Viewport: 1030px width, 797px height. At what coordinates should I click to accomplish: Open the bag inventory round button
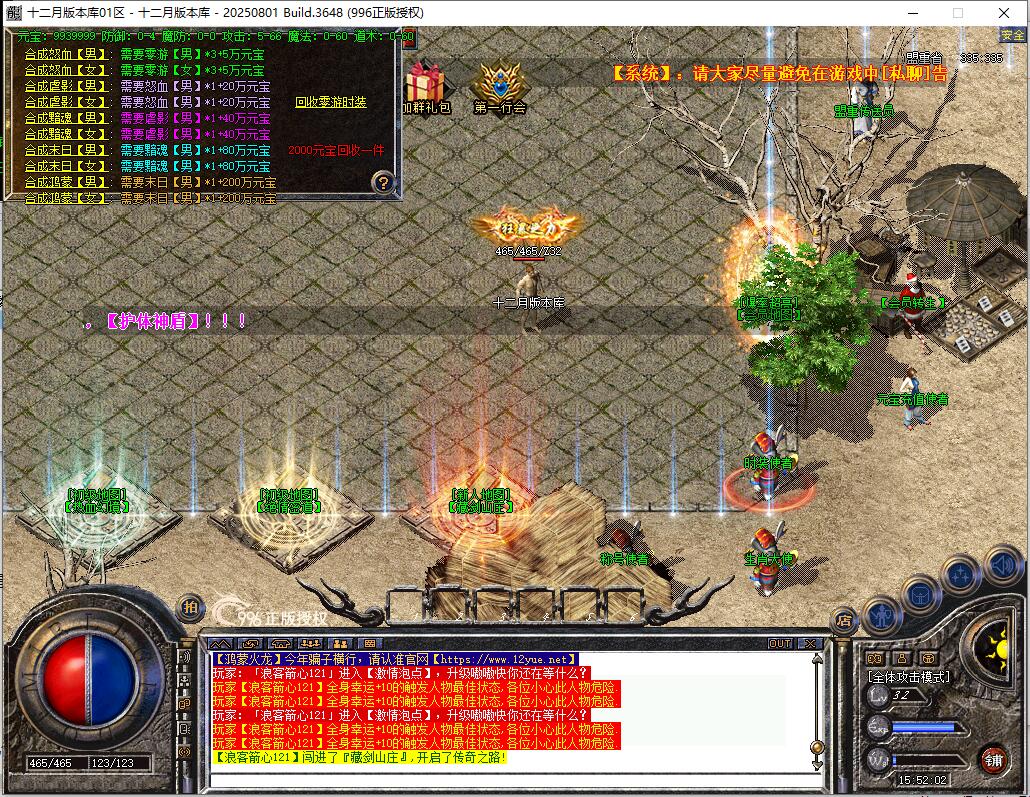point(920,596)
